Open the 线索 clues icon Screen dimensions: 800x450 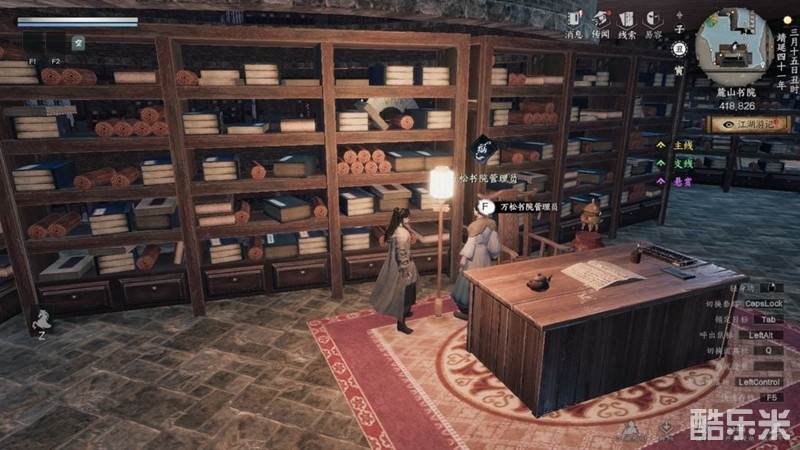point(627,20)
